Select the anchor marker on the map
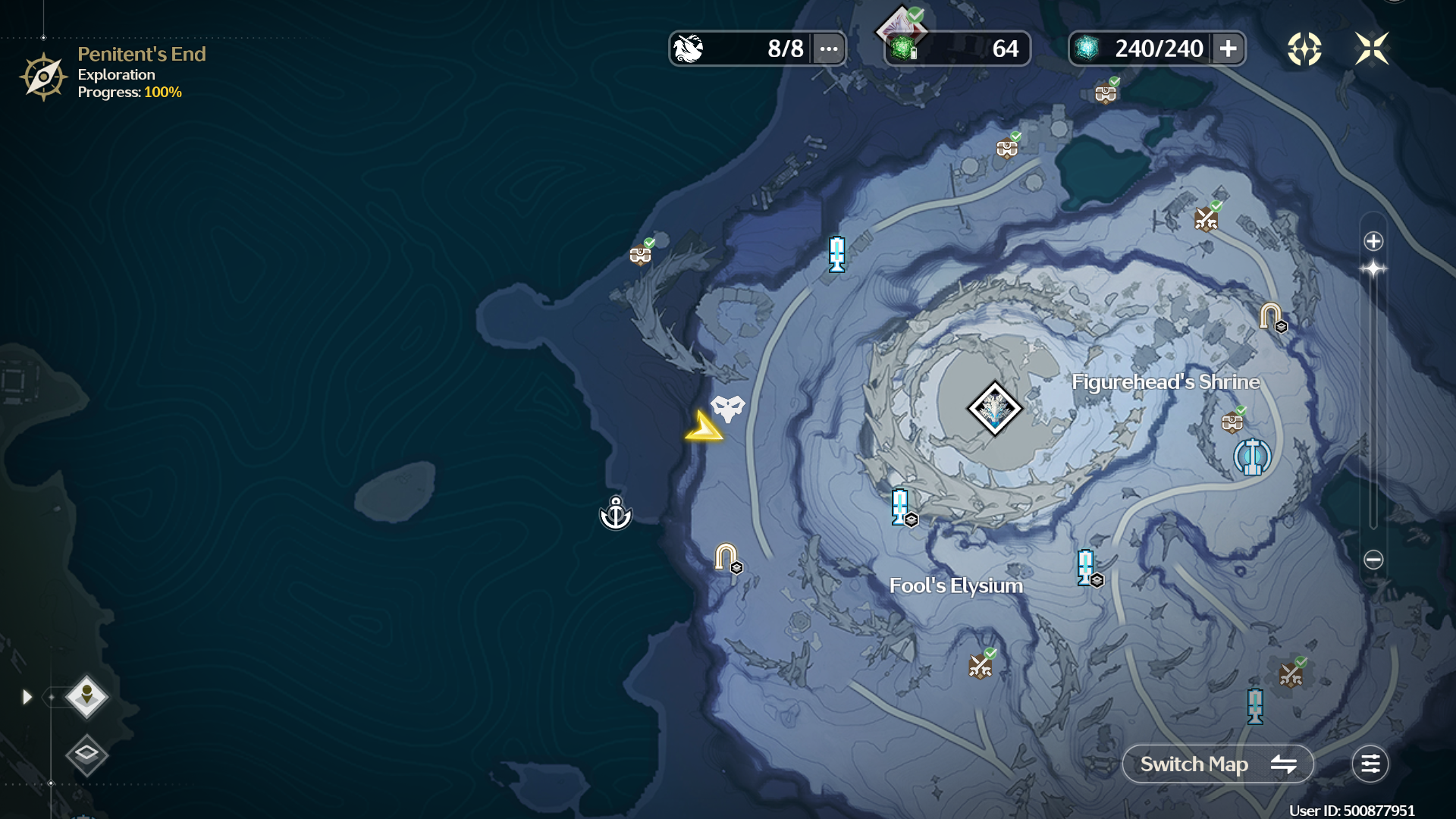This screenshot has height=819, width=1456. pos(616,514)
